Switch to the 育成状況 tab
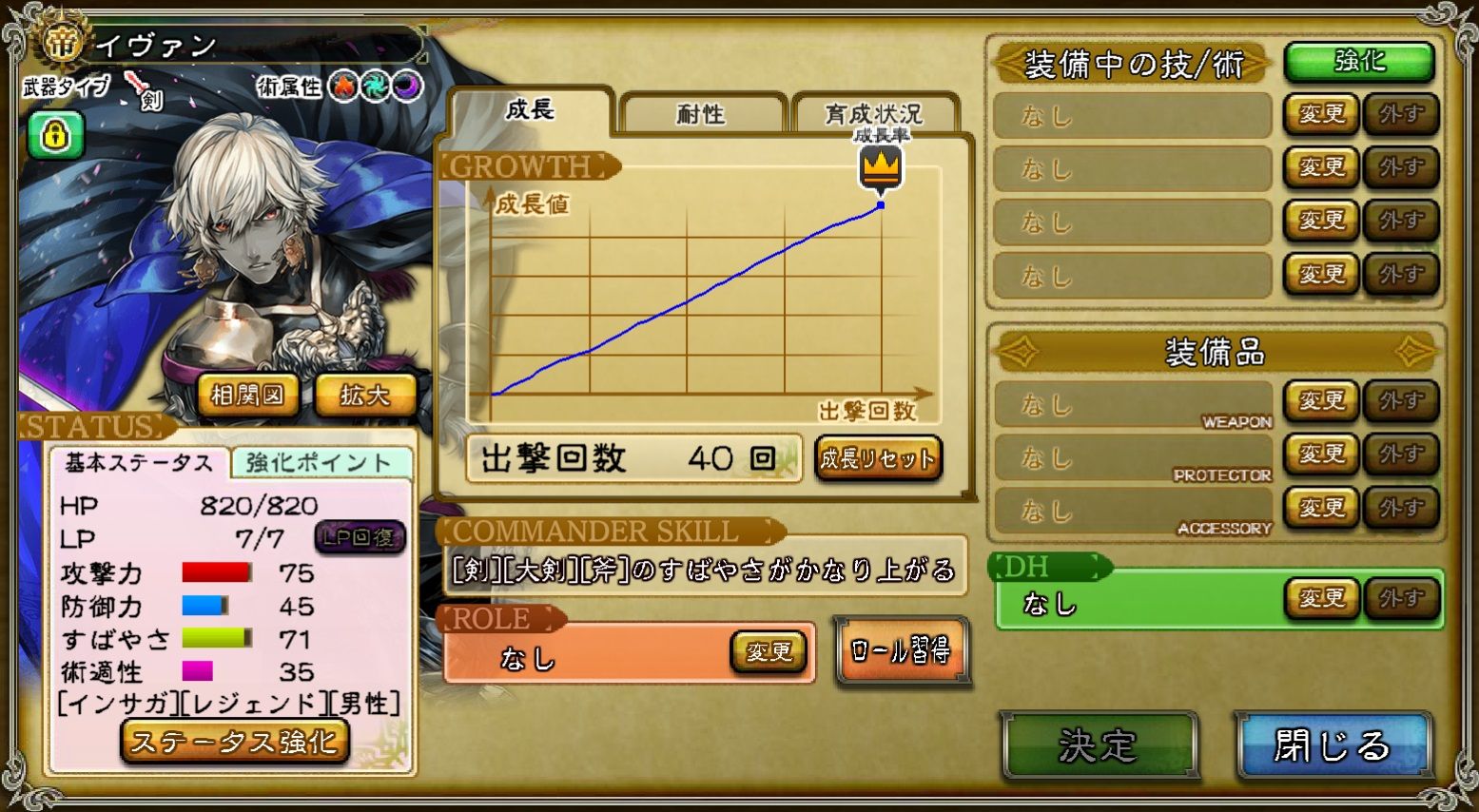This screenshot has height=812, width=1479. (875, 109)
